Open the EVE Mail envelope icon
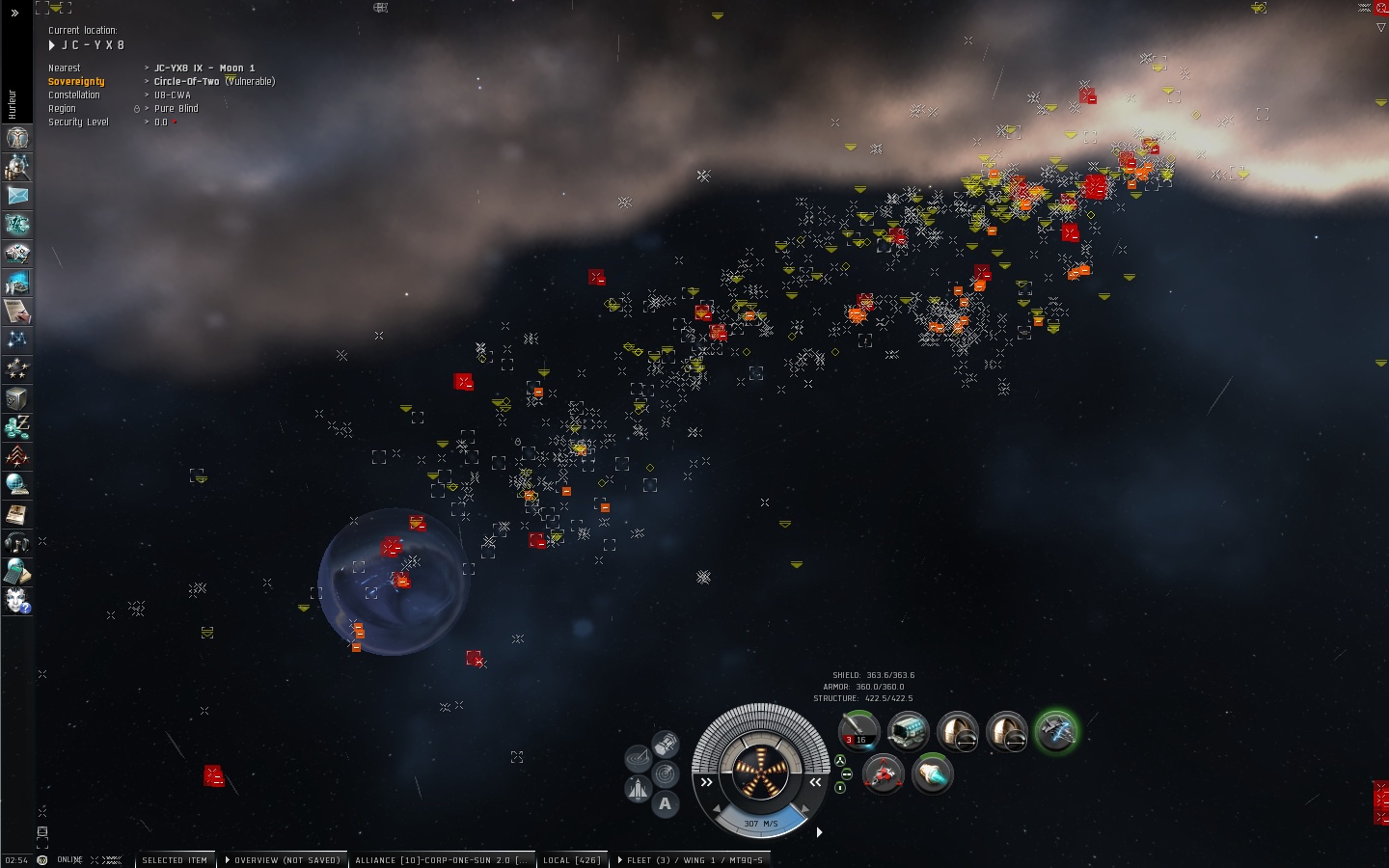Image resolution: width=1389 pixels, height=868 pixels. [17, 196]
